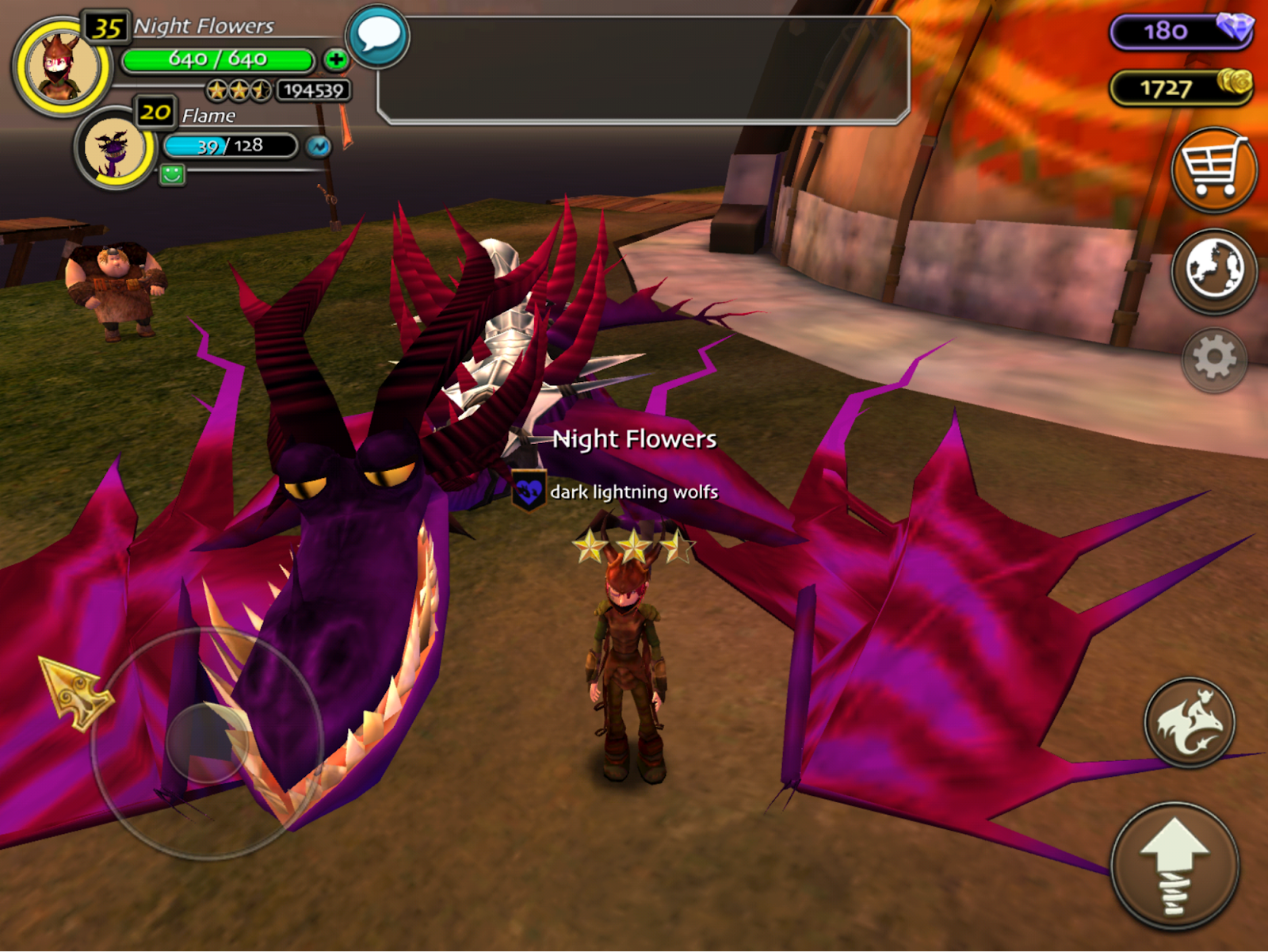Tap the blue dragon energy icon

tap(319, 147)
